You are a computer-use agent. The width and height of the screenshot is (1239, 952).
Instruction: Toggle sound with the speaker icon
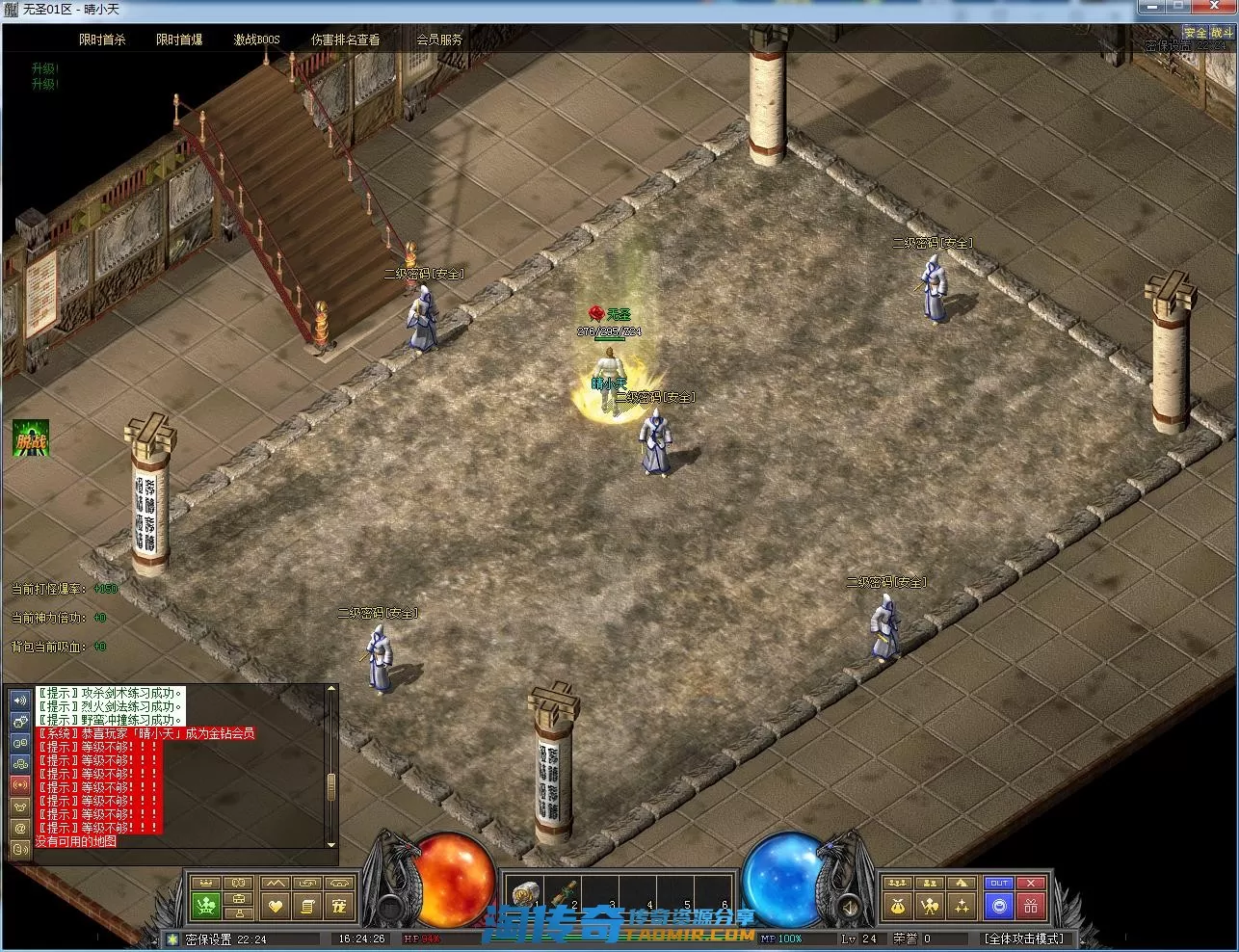(19, 701)
